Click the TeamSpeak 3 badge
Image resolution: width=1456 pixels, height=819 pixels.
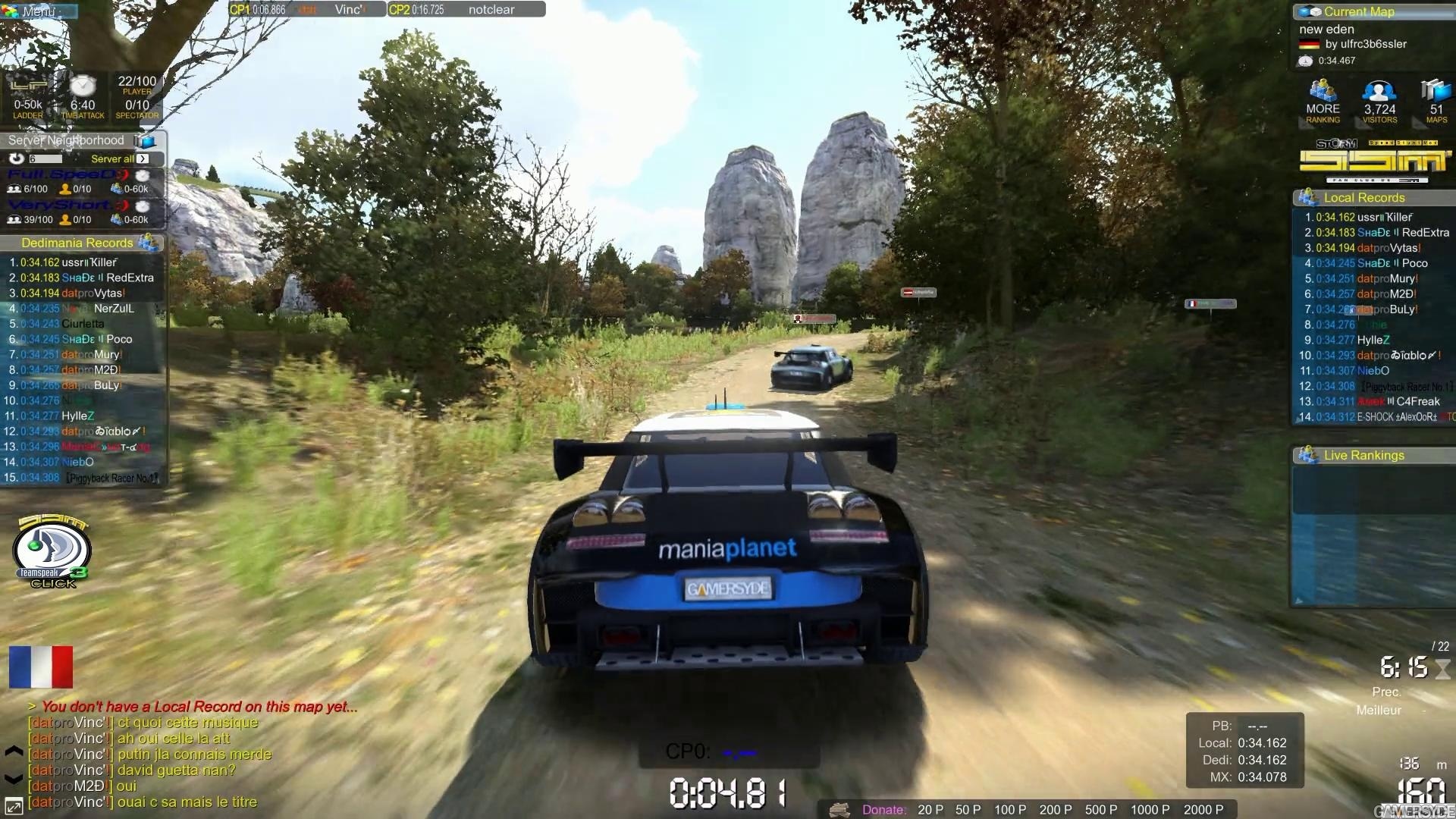52,552
